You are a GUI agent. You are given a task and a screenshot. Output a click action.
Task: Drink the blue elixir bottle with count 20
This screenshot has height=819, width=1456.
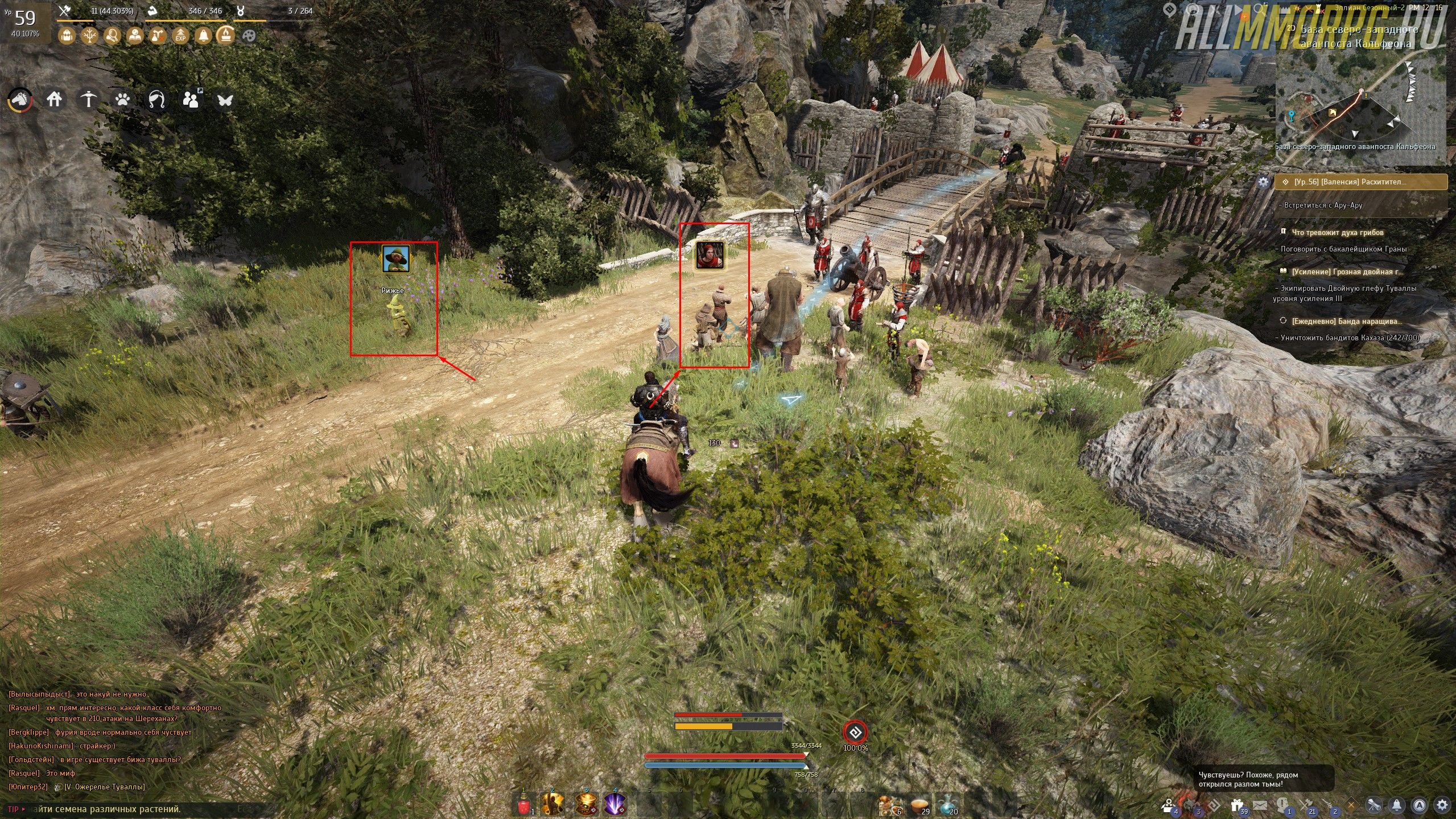click(947, 804)
